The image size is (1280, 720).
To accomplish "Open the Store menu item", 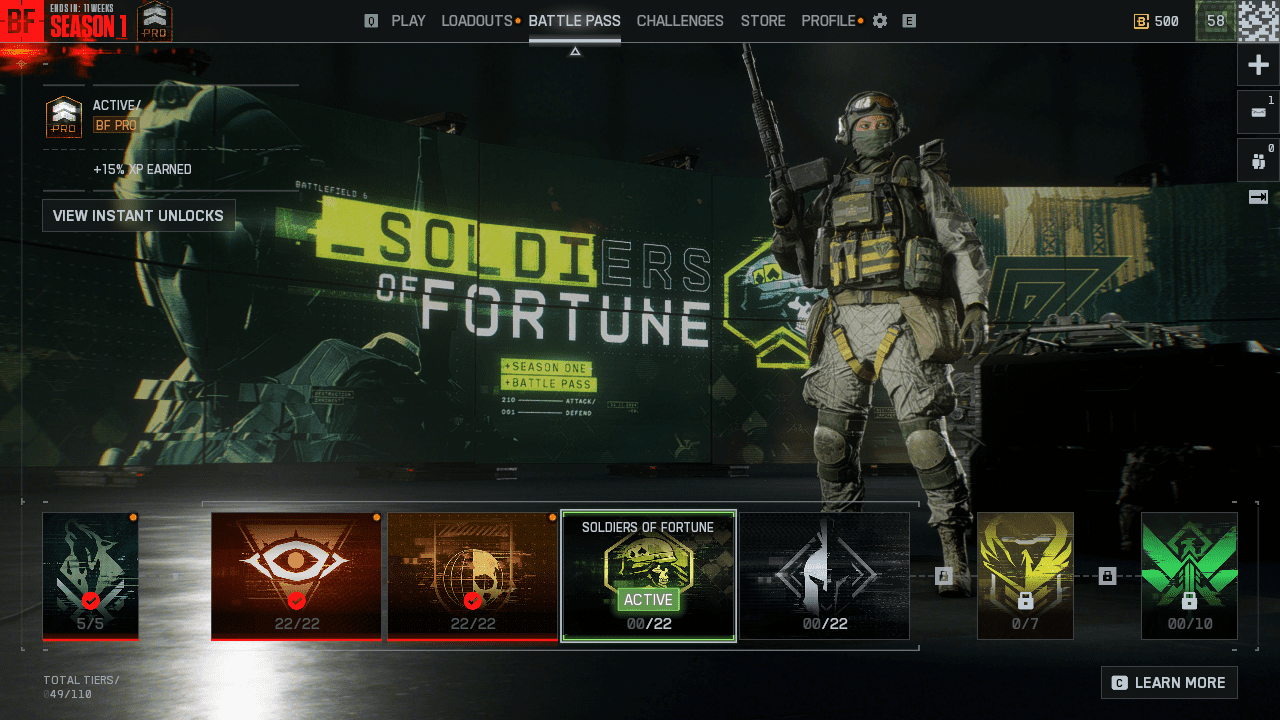I will pos(762,20).
